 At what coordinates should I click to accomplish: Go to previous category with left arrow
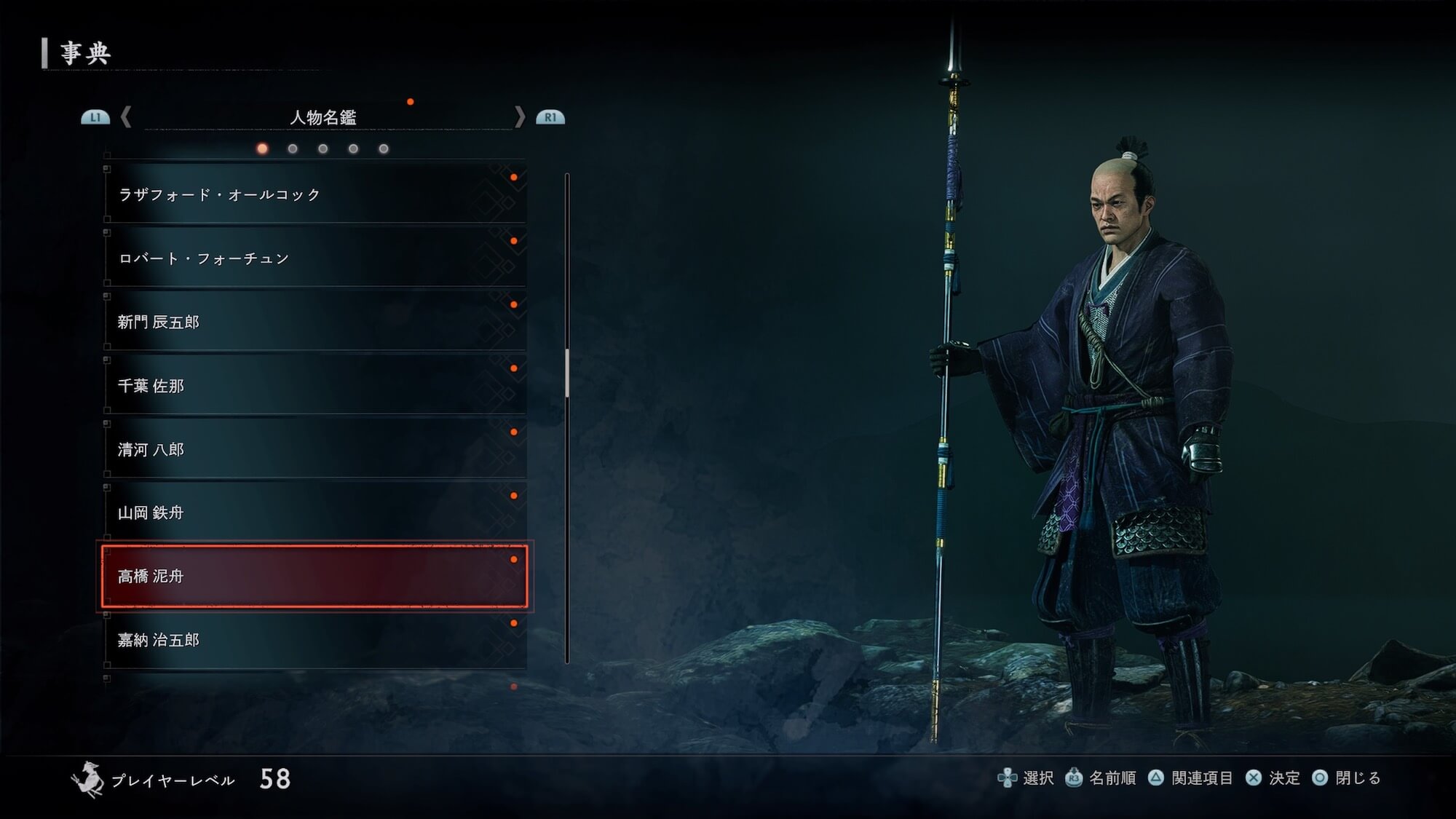click(x=126, y=116)
